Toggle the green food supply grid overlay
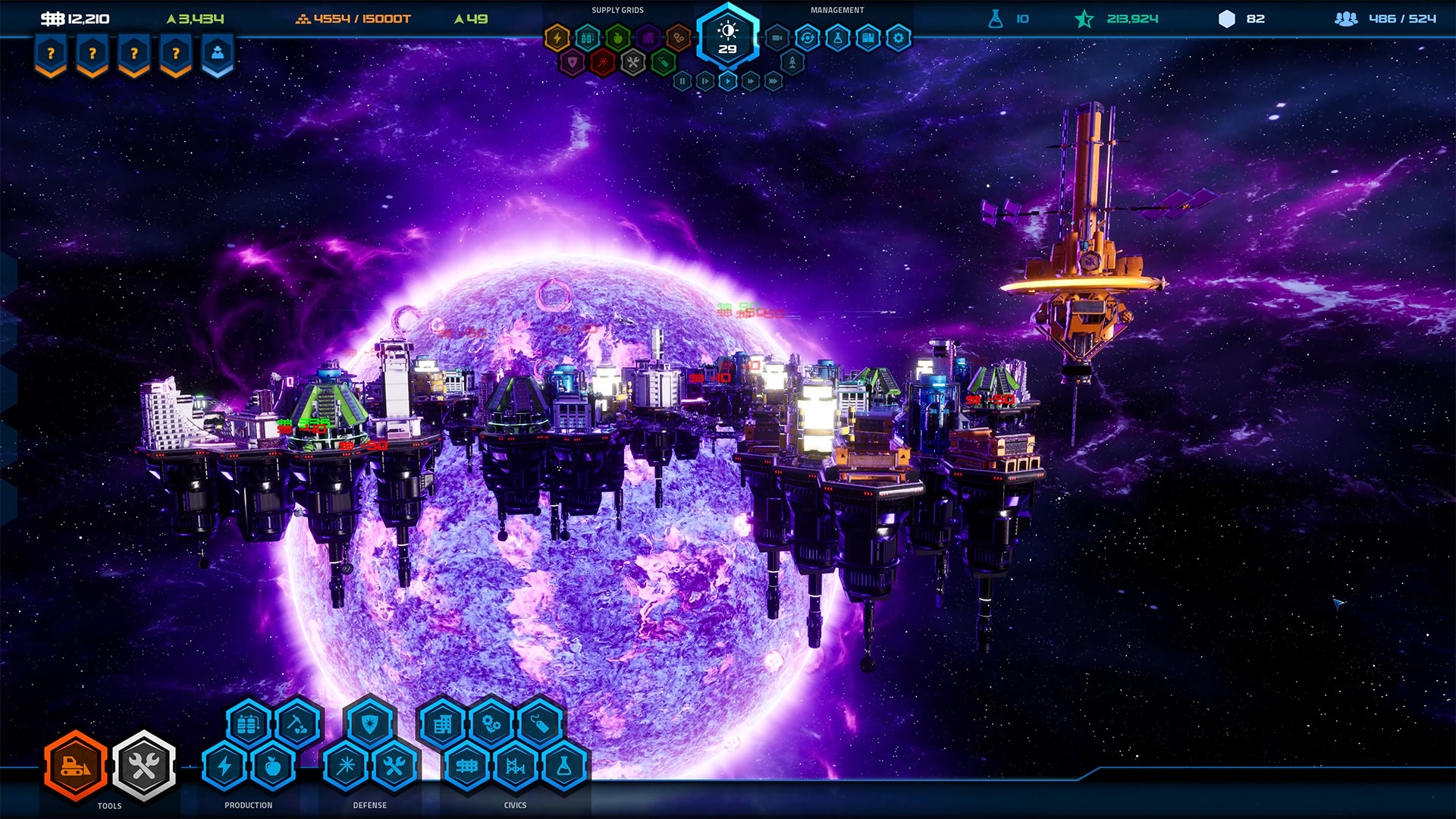The width and height of the screenshot is (1456, 819). [x=618, y=38]
